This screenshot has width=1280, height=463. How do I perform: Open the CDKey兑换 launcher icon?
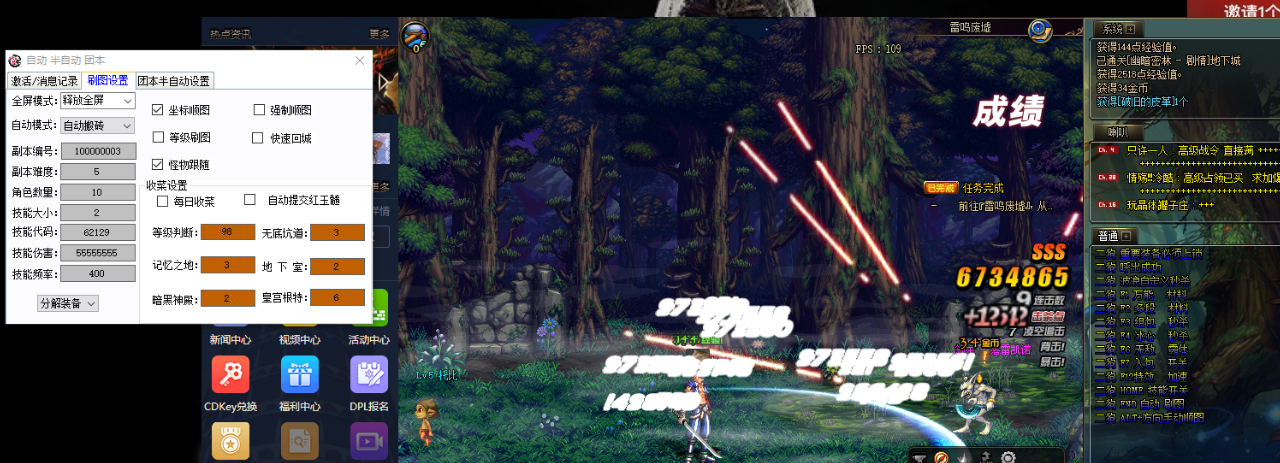pos(230,375)
